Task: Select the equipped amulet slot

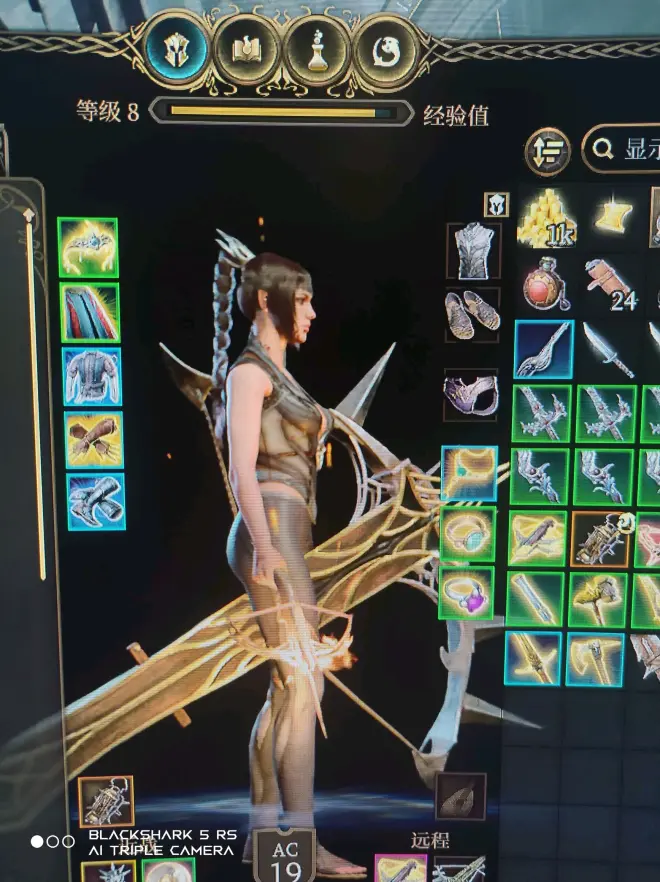Action: pos(468,473)
